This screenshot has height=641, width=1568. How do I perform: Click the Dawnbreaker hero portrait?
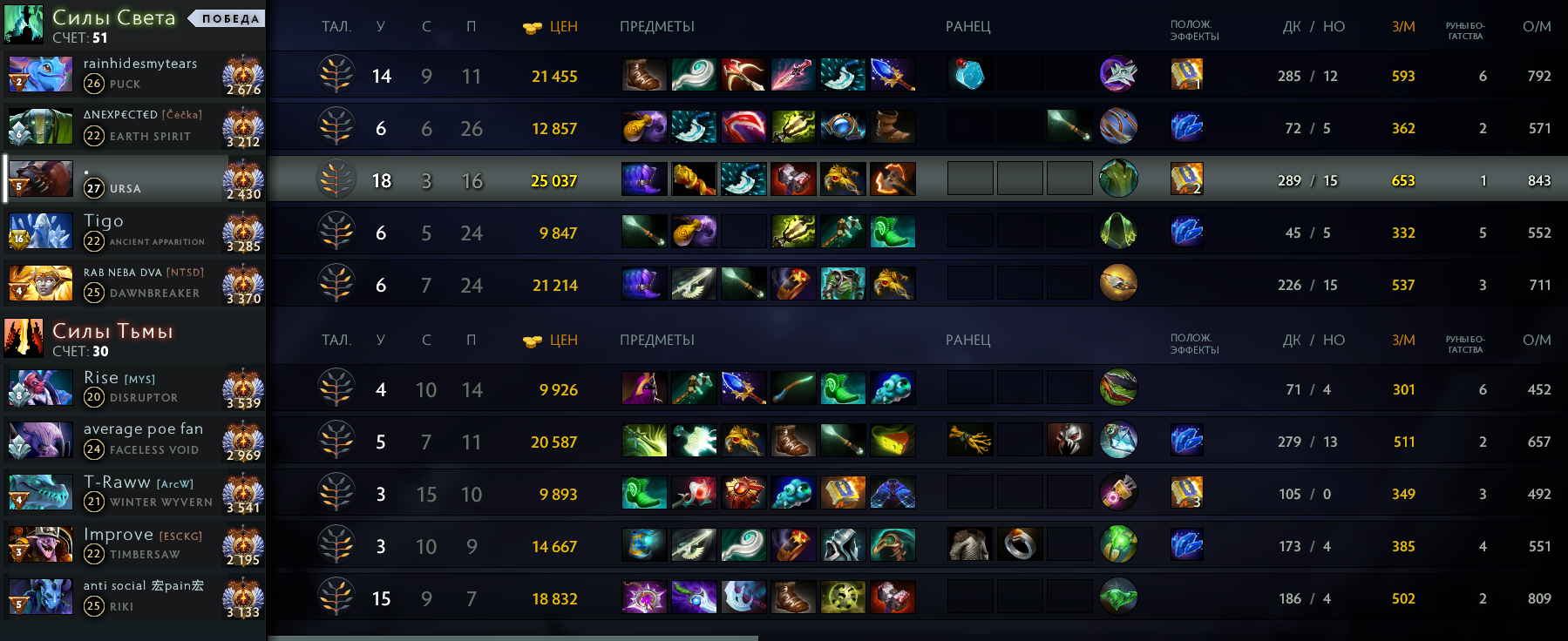point(40,284)
